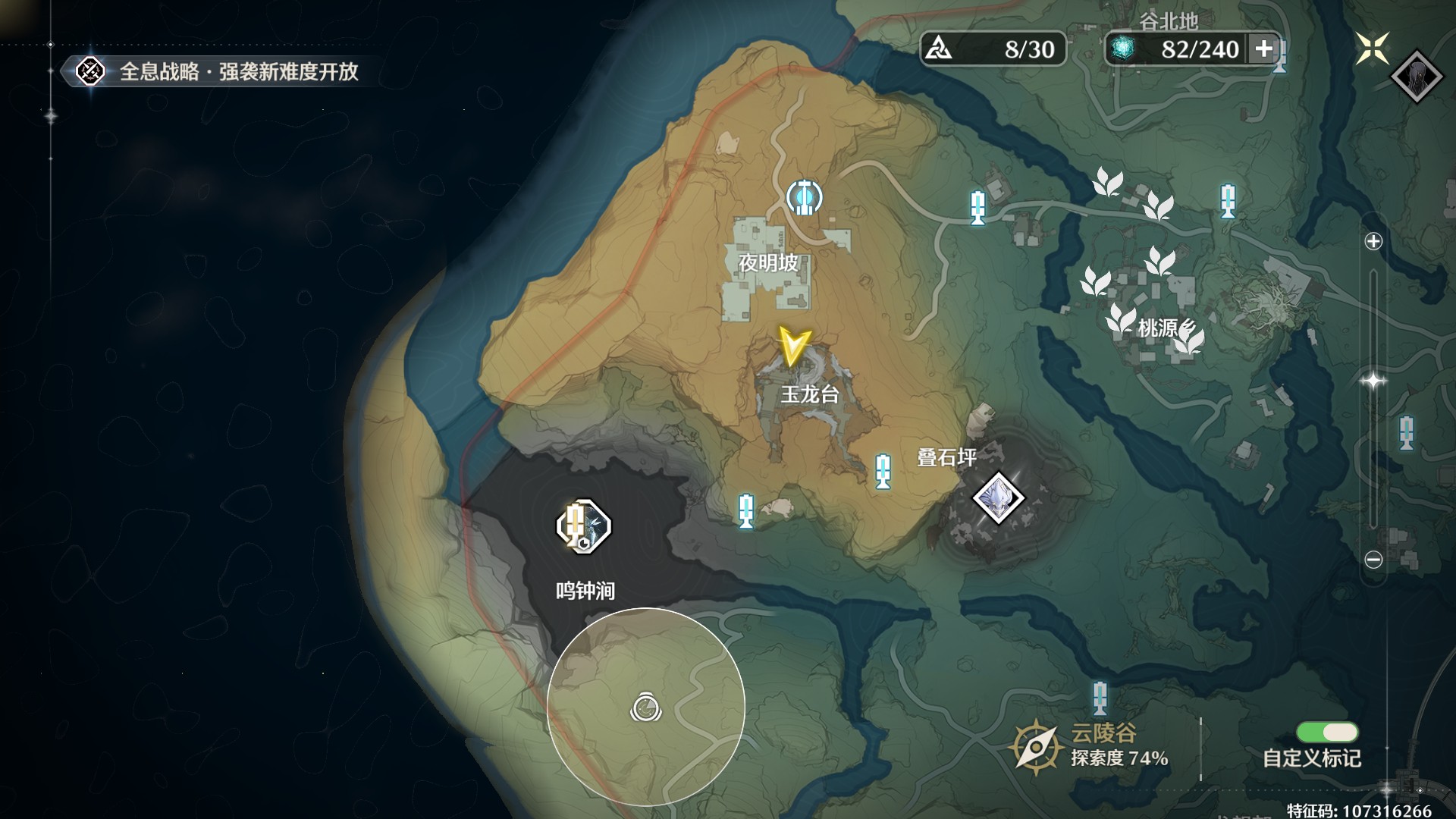Zoom out the map with minus button

pos(1373,560)
